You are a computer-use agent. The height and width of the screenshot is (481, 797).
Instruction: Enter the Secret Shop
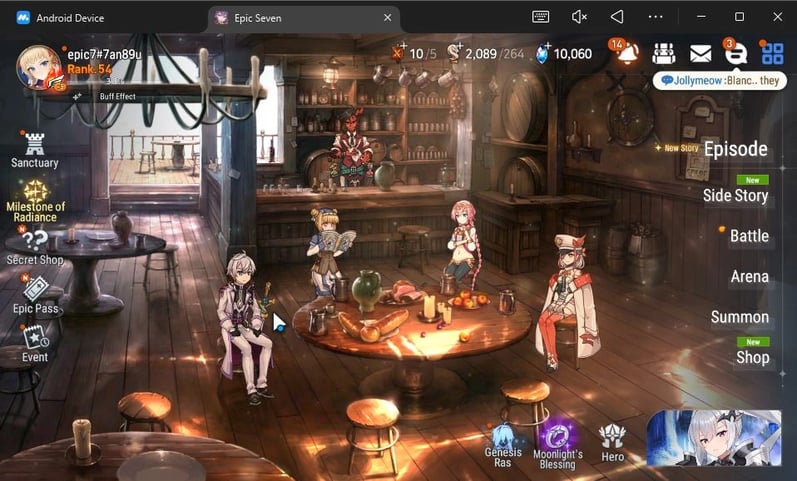pos(35,246)
